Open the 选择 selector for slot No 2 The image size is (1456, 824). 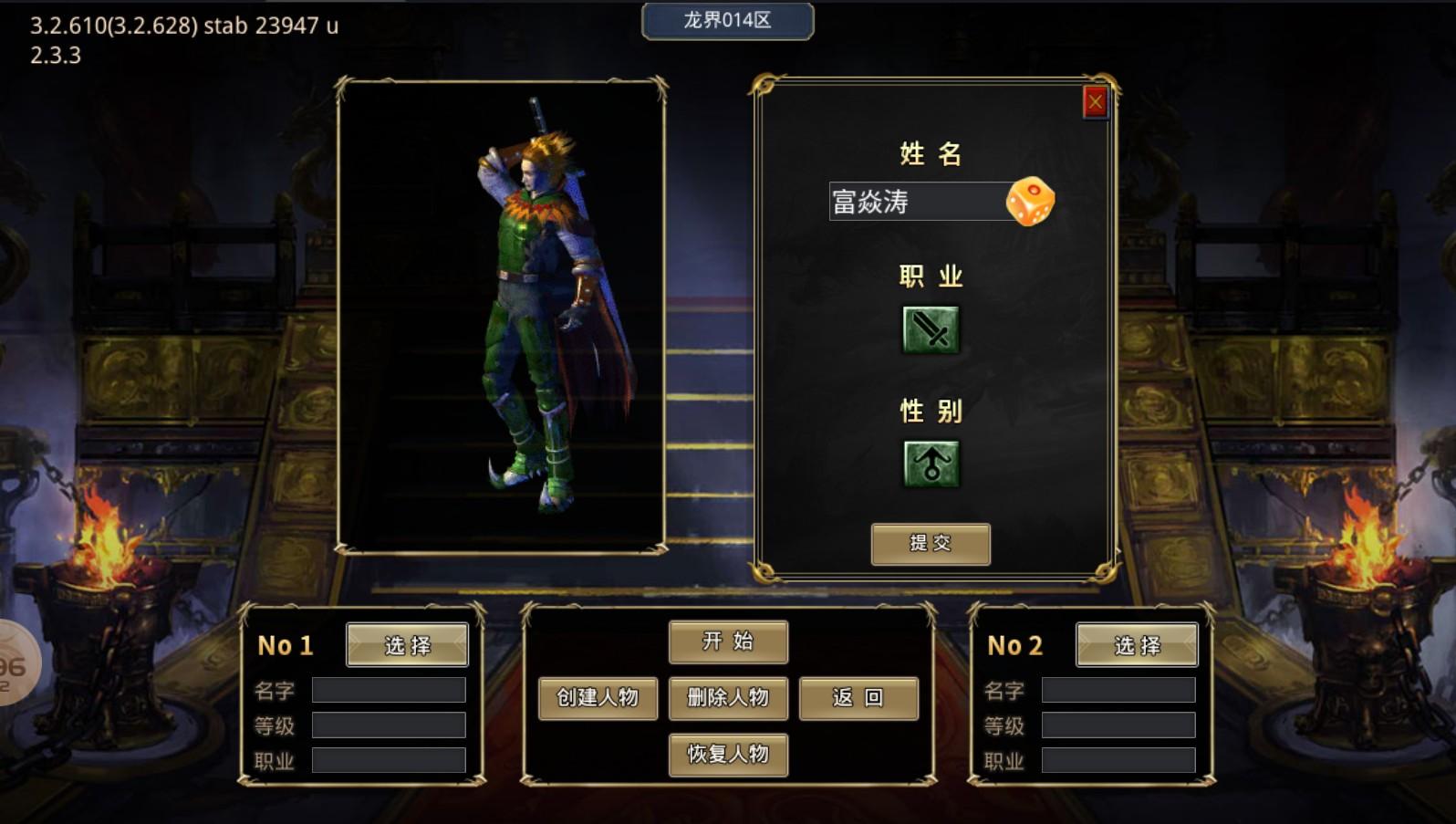[1135, 644]
